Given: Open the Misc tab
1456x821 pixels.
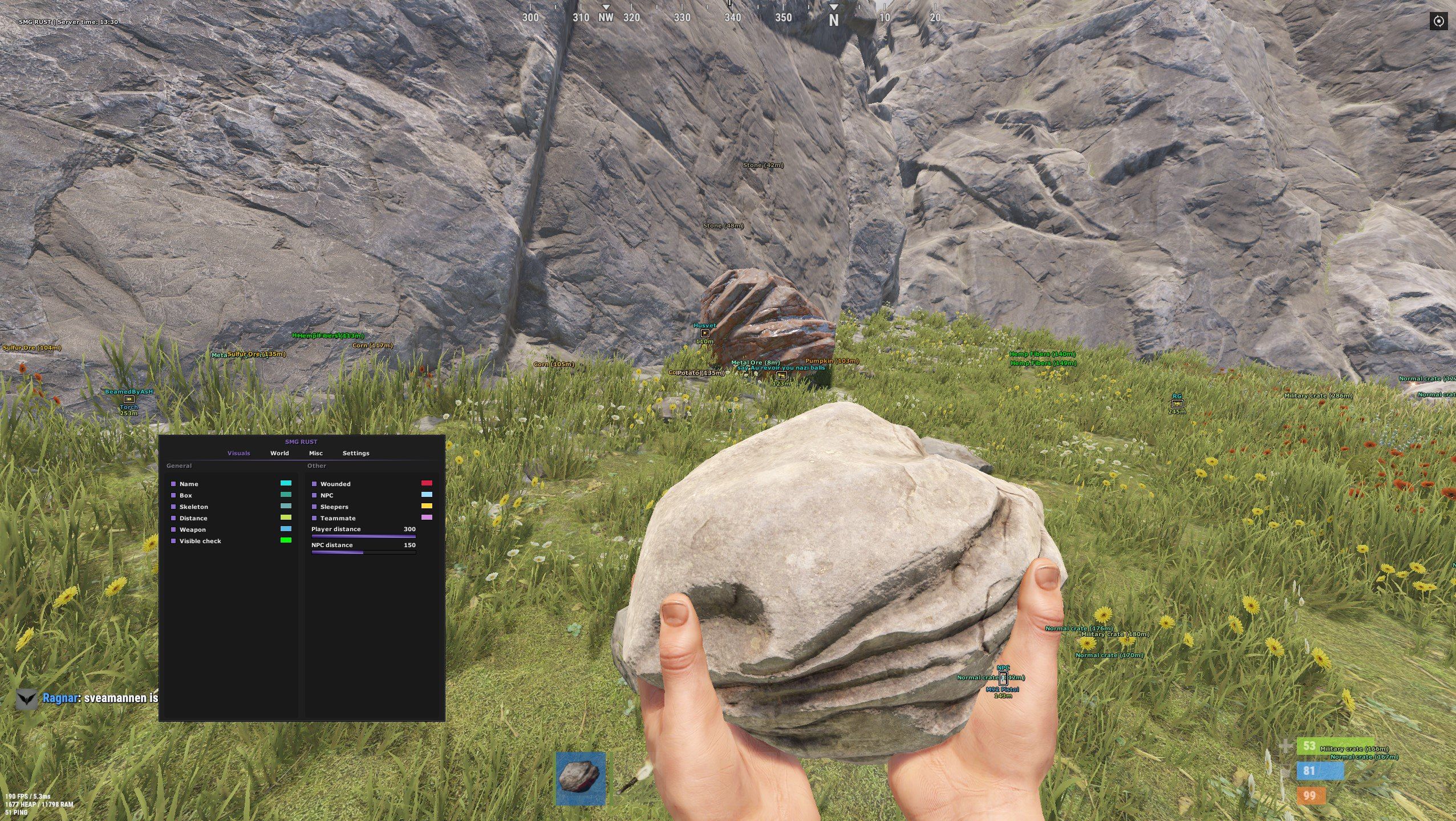Looking at the screenshot, I should tap(315, 453).
